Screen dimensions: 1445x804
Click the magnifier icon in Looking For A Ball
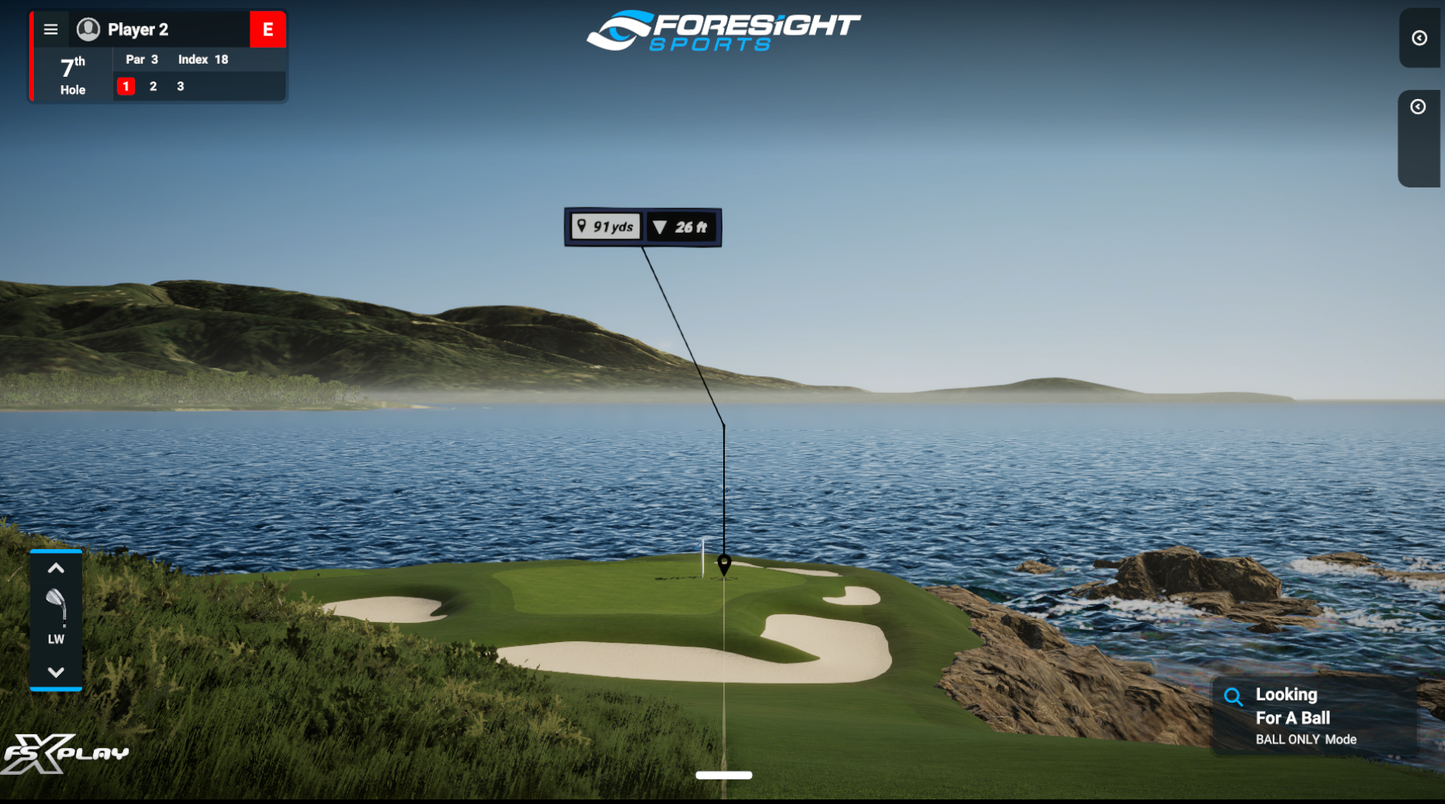point(1234,696)
